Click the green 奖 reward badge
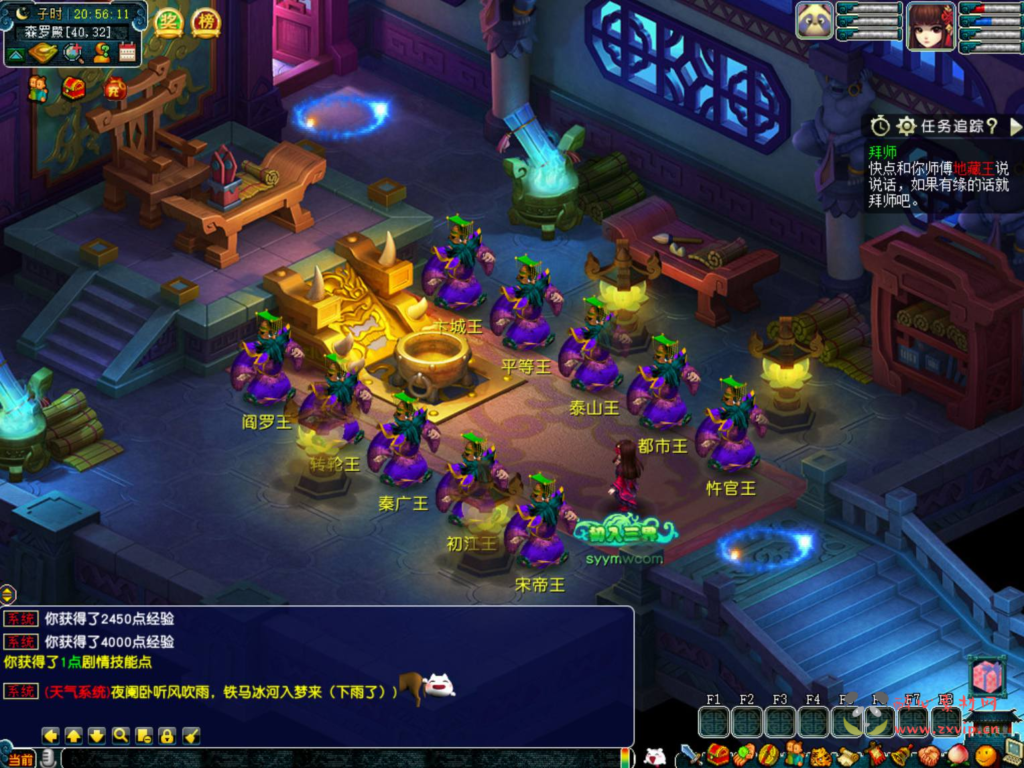 pos(168,22)
